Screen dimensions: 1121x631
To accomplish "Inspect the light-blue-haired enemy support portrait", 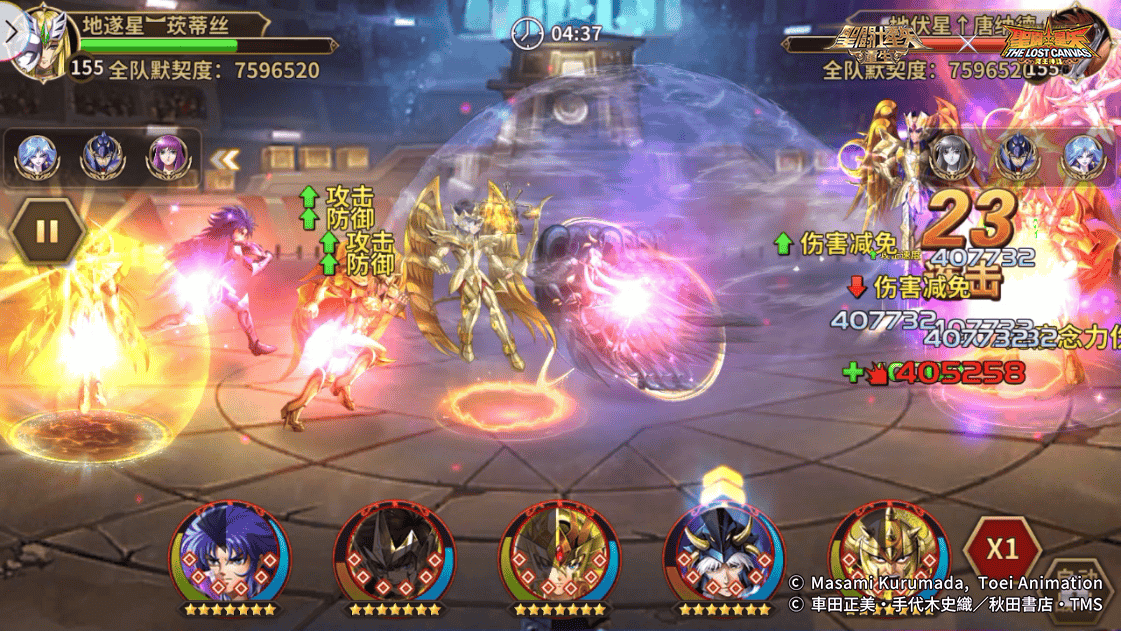I will (x=1082, y=157).
